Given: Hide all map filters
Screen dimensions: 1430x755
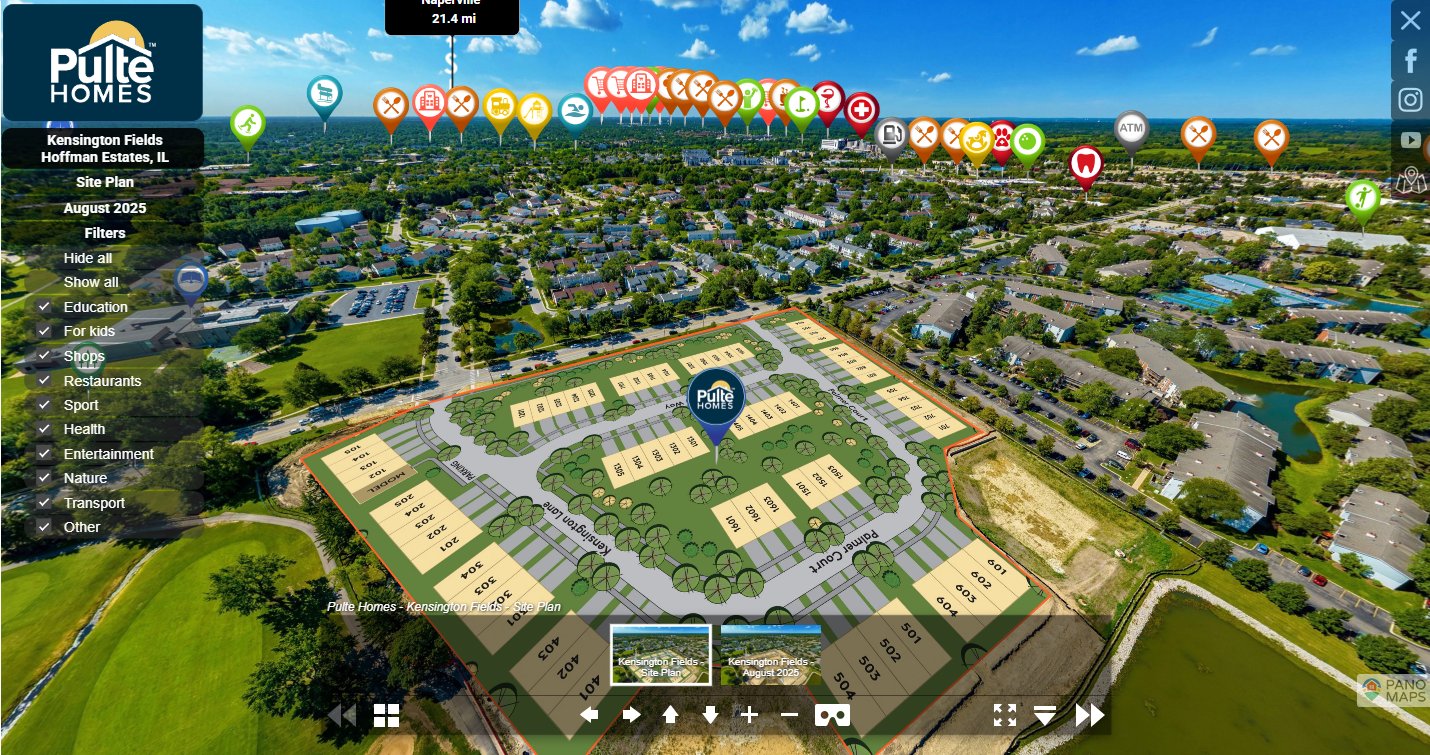Looking at the screenshot, I should [x=88, y=258].
